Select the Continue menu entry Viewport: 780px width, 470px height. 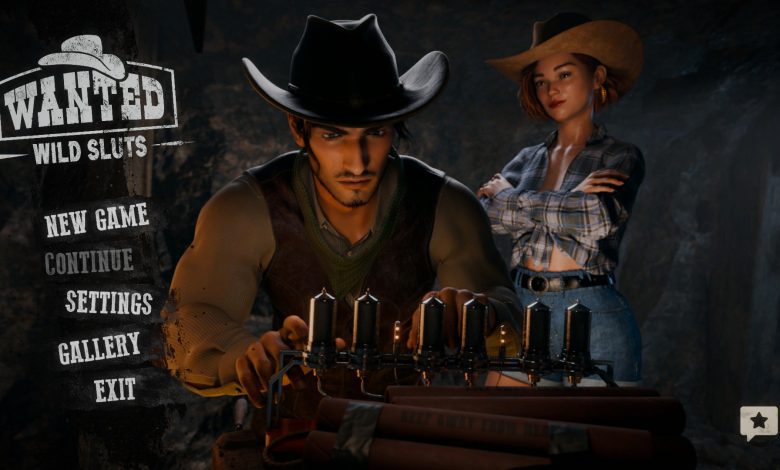pos(88,262)
